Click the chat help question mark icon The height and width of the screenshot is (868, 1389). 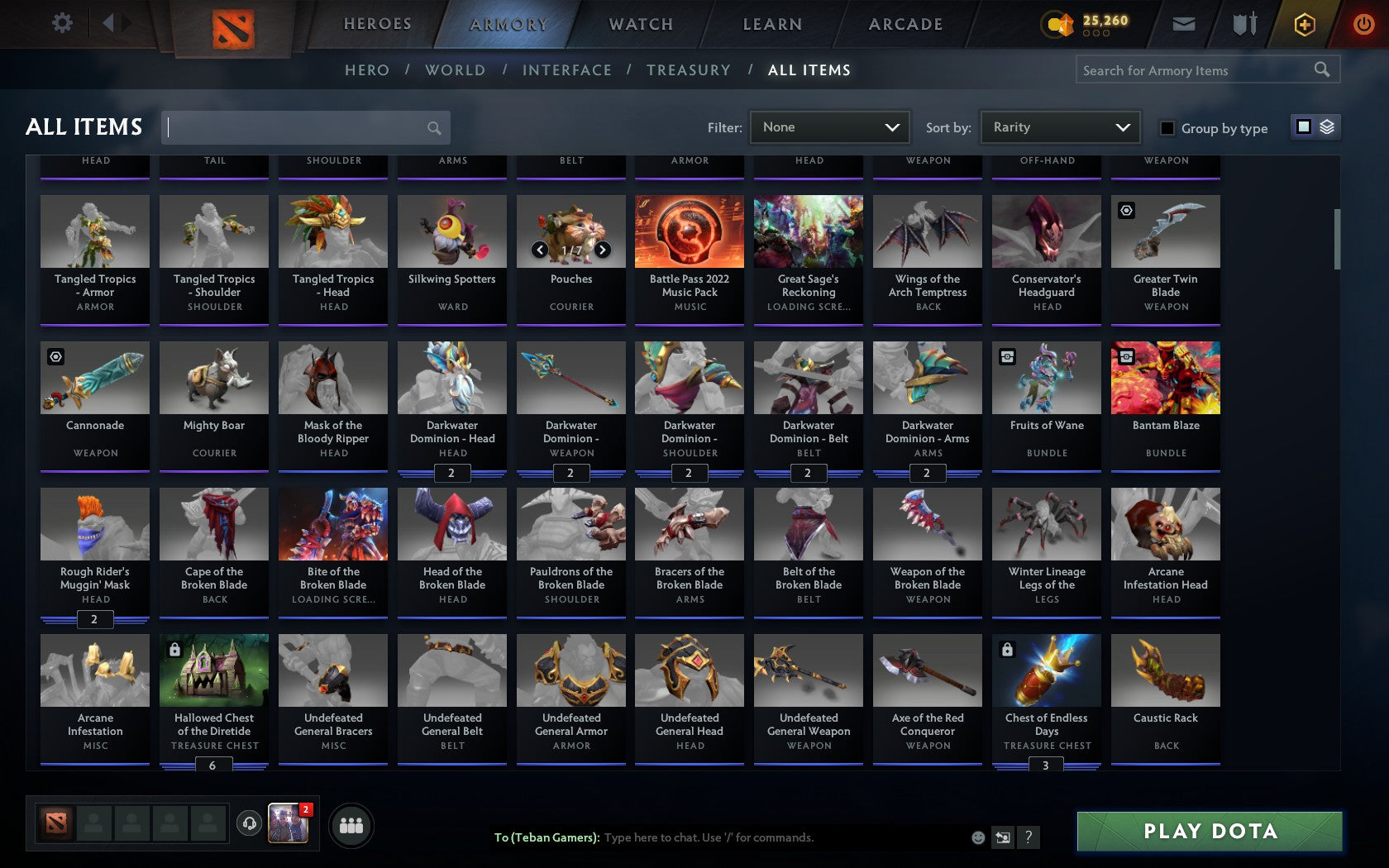[1029, 837]
